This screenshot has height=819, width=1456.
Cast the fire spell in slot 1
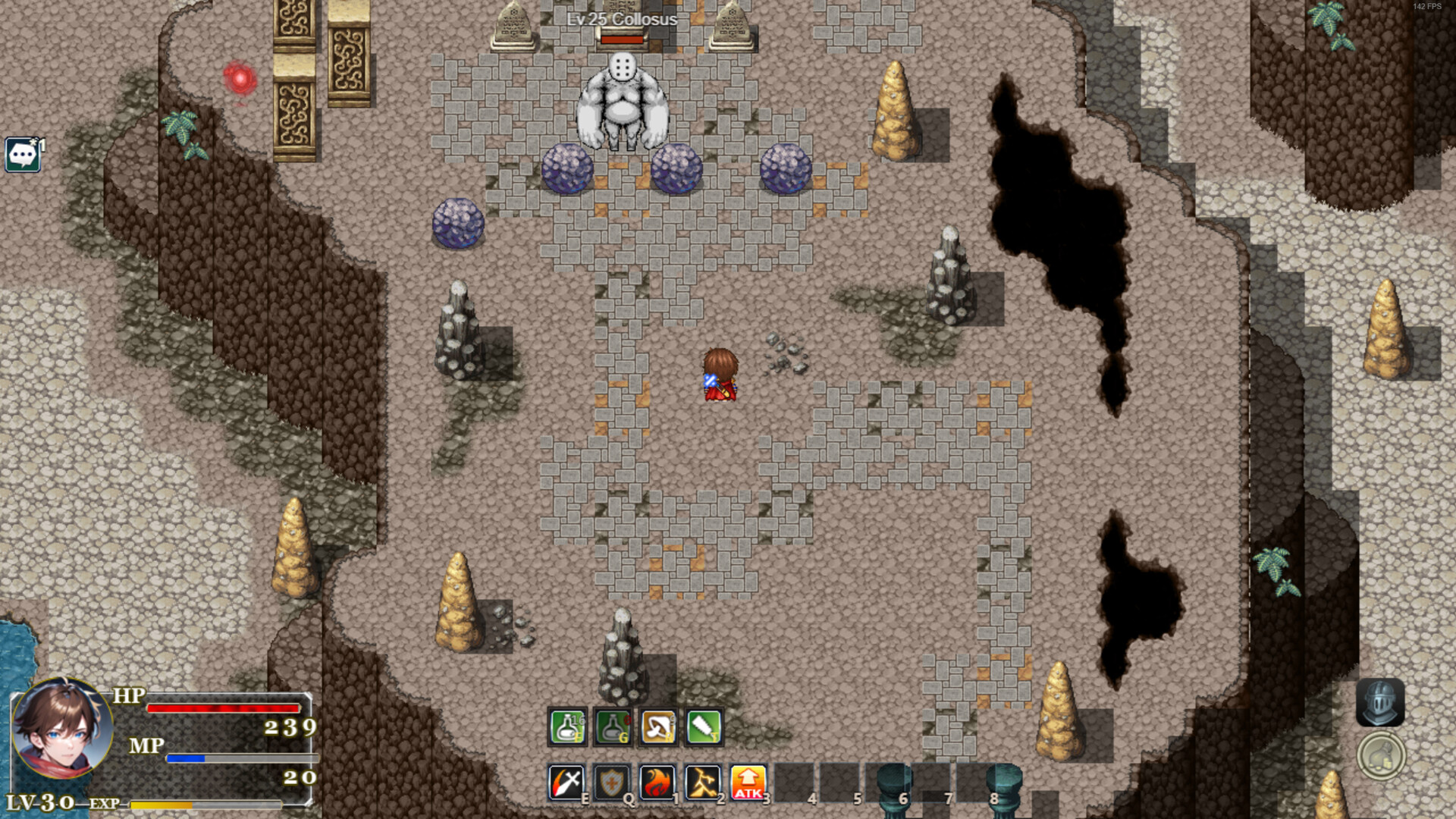(x=657, y=781)
